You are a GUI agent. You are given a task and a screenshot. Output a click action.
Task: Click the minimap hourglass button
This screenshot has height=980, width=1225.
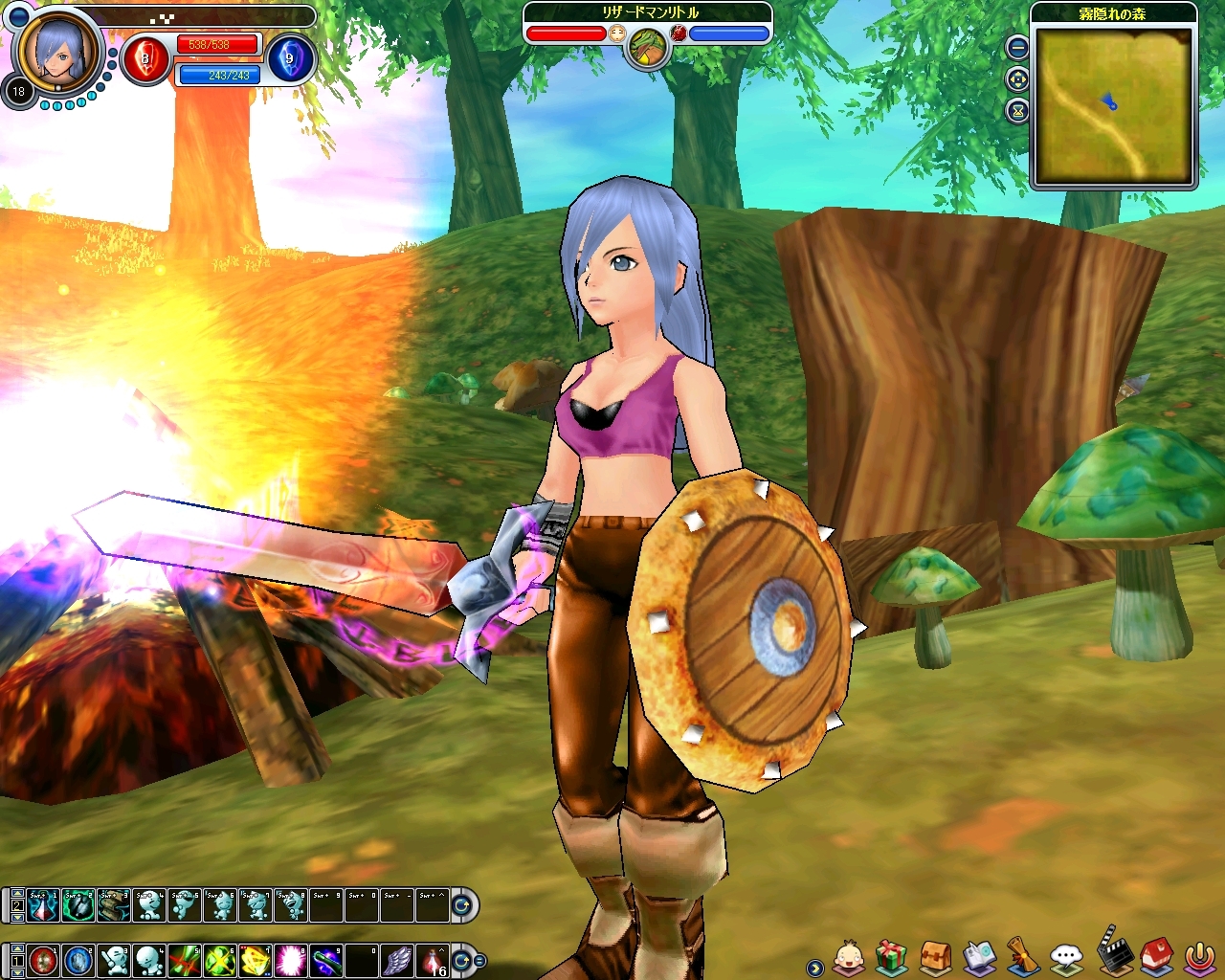pos(1017,111)
